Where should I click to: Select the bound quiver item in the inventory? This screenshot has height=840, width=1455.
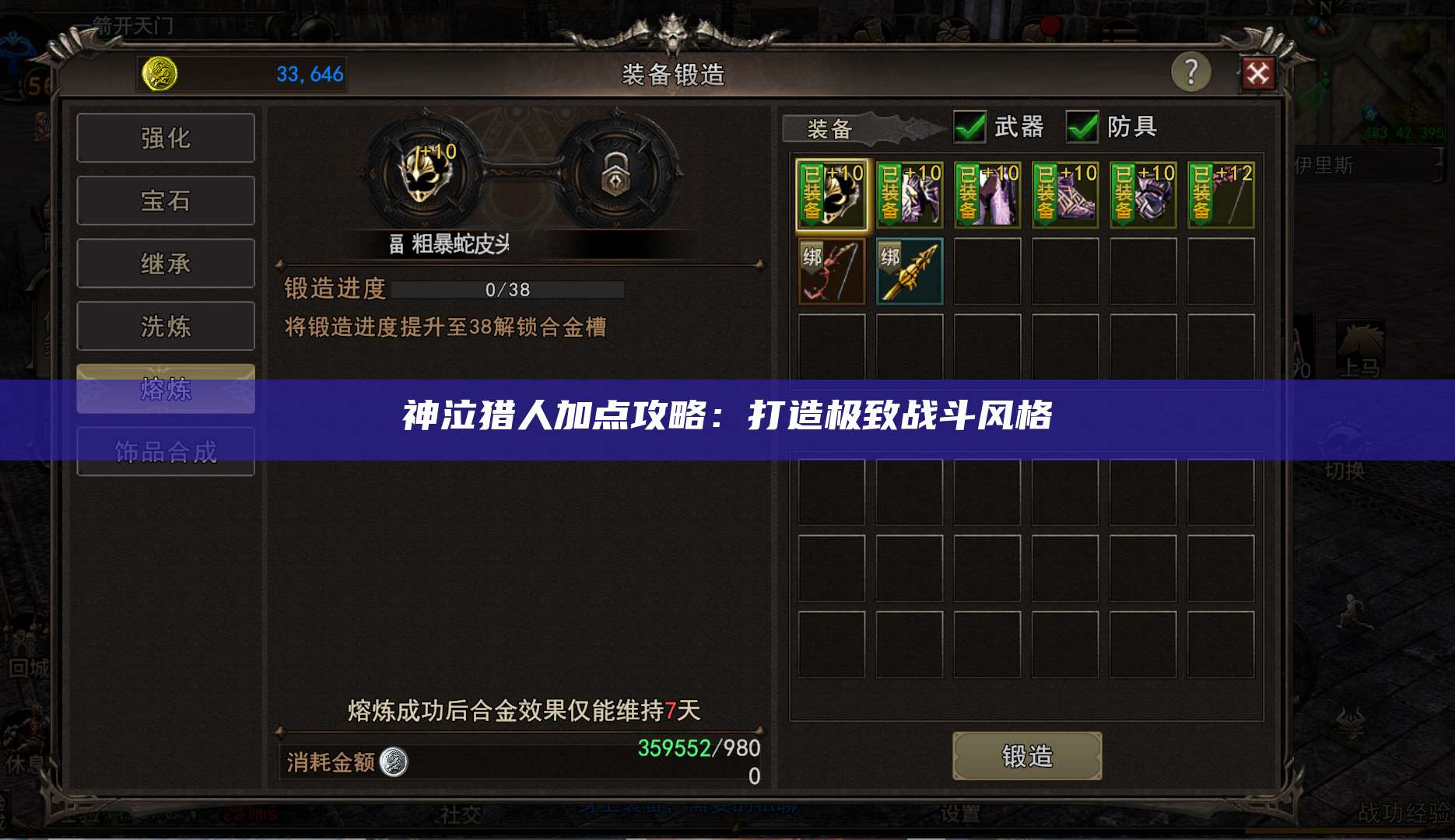point(909,271)
